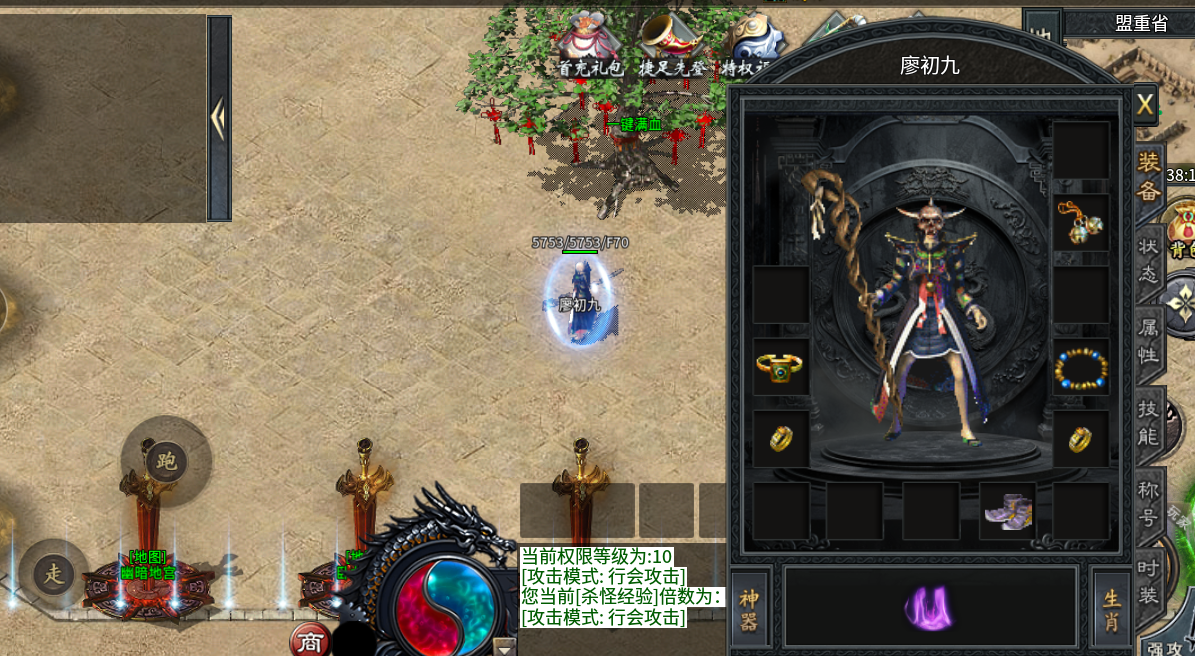Click the purple boots equipment slot
Viewport: 1195px width, 656px height.
click(1007, 511)
